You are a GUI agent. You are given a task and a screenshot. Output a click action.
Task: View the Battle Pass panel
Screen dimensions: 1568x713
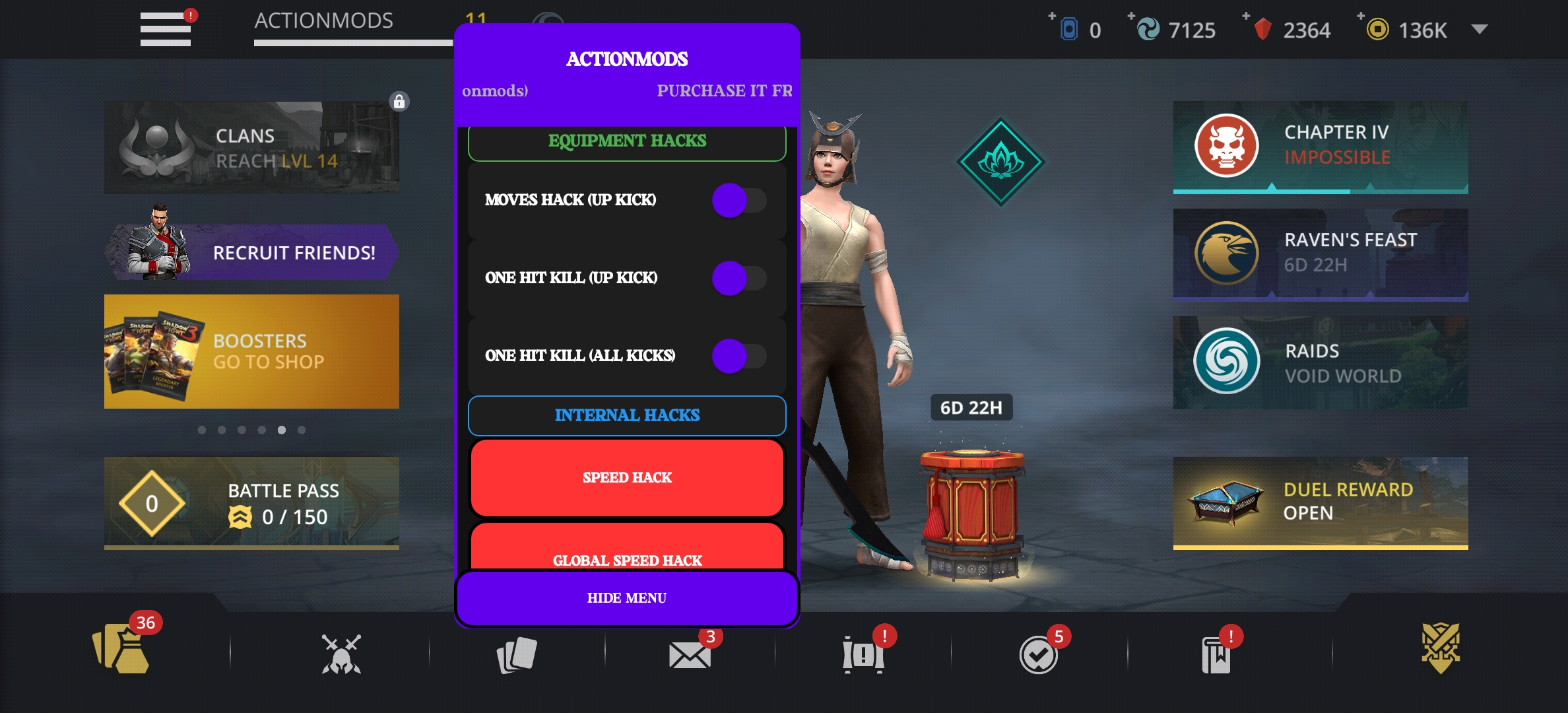(251, 502)
